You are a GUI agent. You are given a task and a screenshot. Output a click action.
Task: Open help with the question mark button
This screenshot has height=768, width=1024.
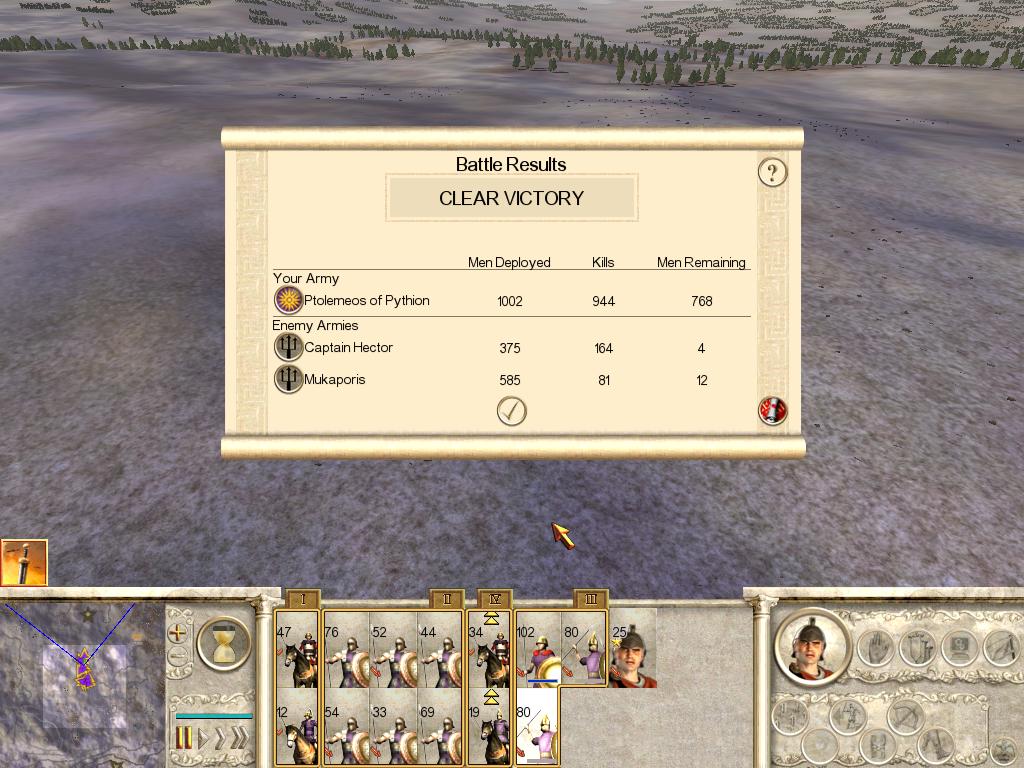tap(772, 172)
